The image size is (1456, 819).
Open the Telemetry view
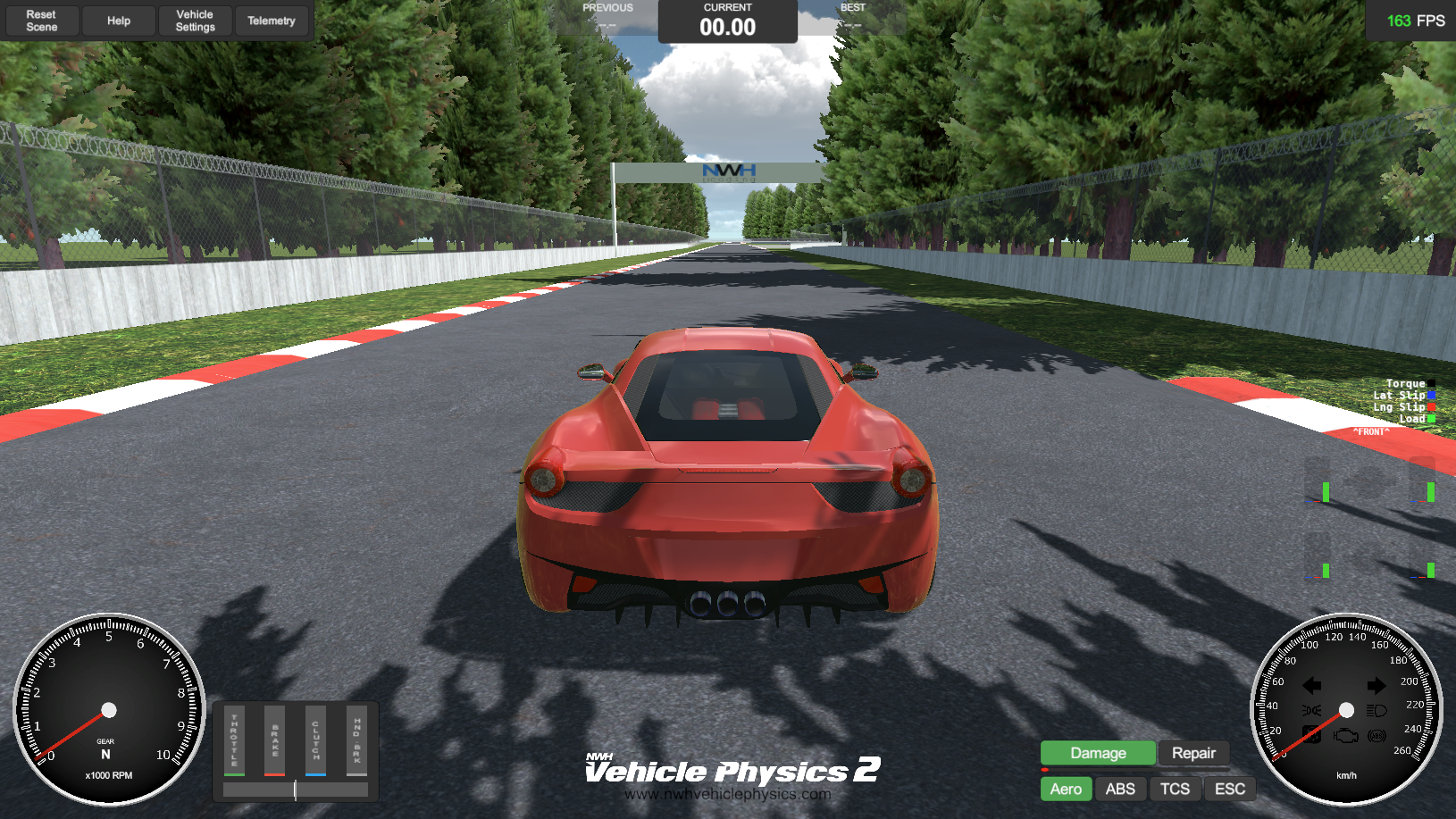[x=272, y=21]
